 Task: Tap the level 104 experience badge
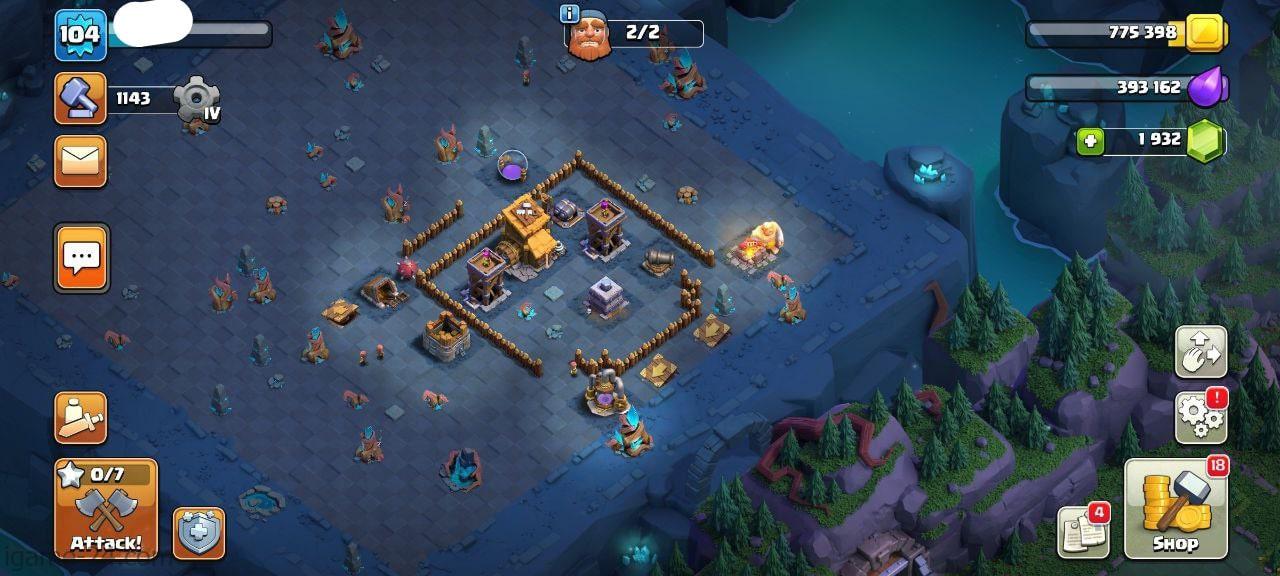tap(80, 35)
